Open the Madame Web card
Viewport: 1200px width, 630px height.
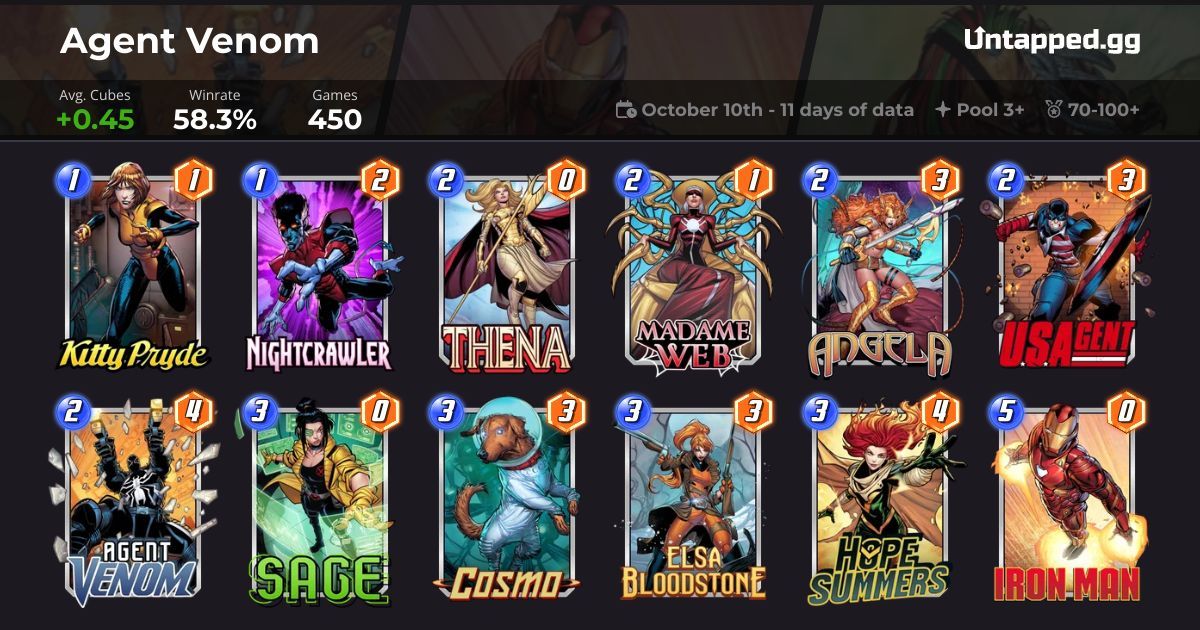point(692,270)
